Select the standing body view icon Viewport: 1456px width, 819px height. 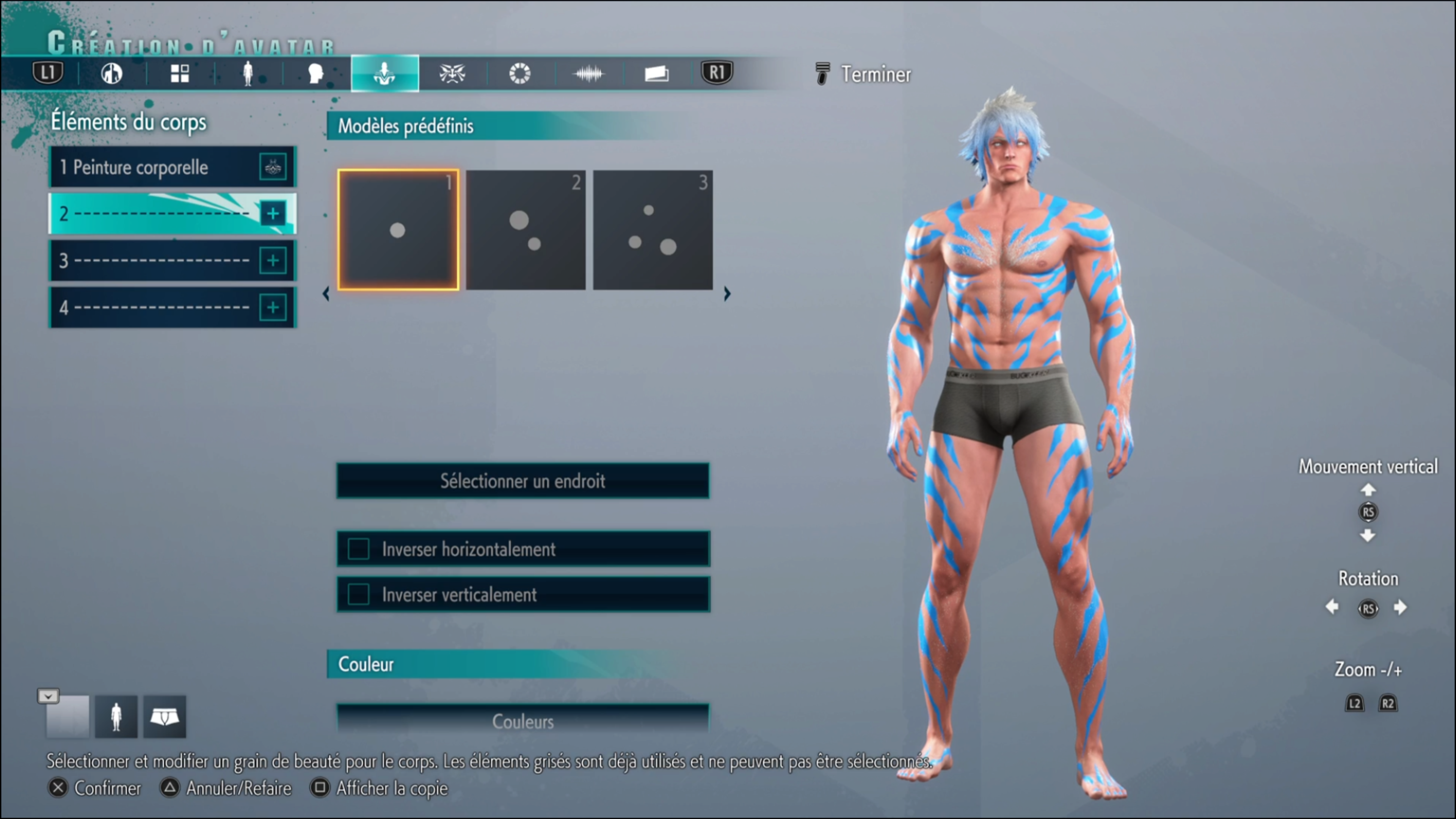[x=116, y=717]
